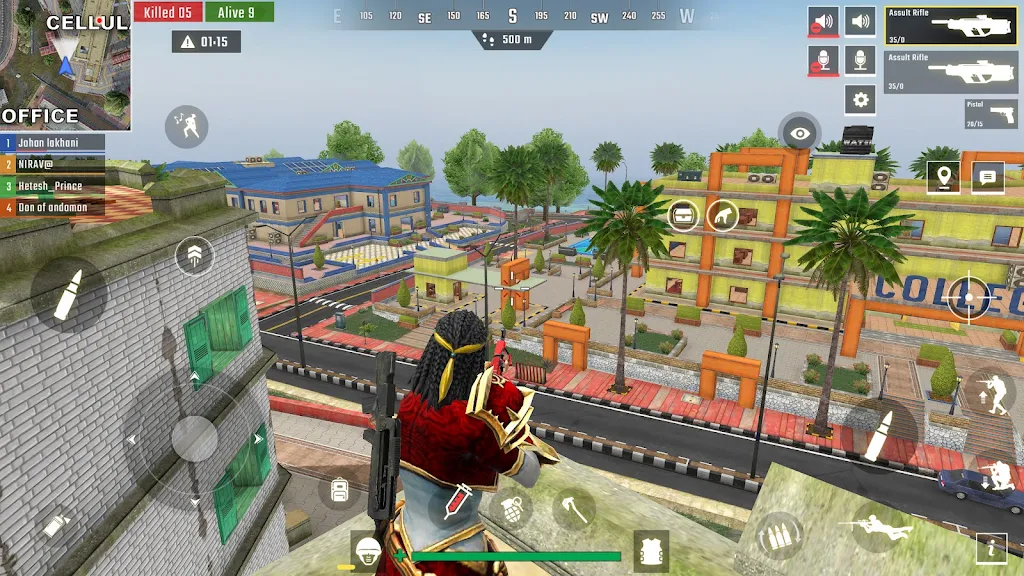Go prone with the lying soldier button
1024x576 pixels.
(x=869, y=525)
